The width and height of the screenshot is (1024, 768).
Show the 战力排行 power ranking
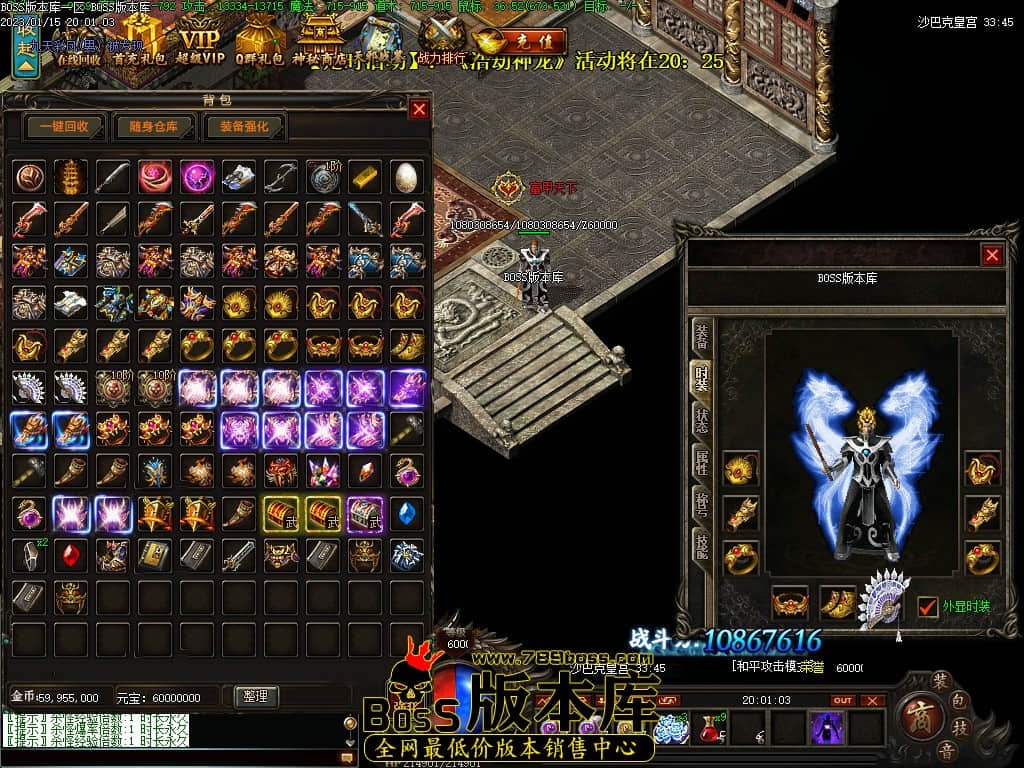[x=441, y=38]
